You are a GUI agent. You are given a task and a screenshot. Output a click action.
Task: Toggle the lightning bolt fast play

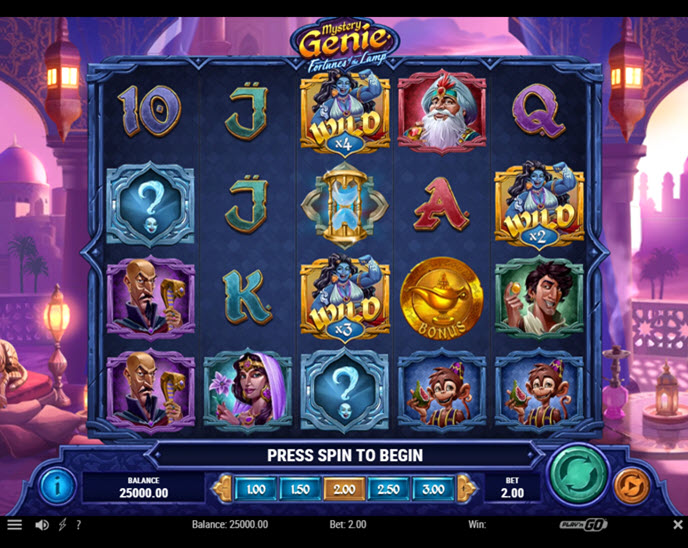[x=62, y=524]
